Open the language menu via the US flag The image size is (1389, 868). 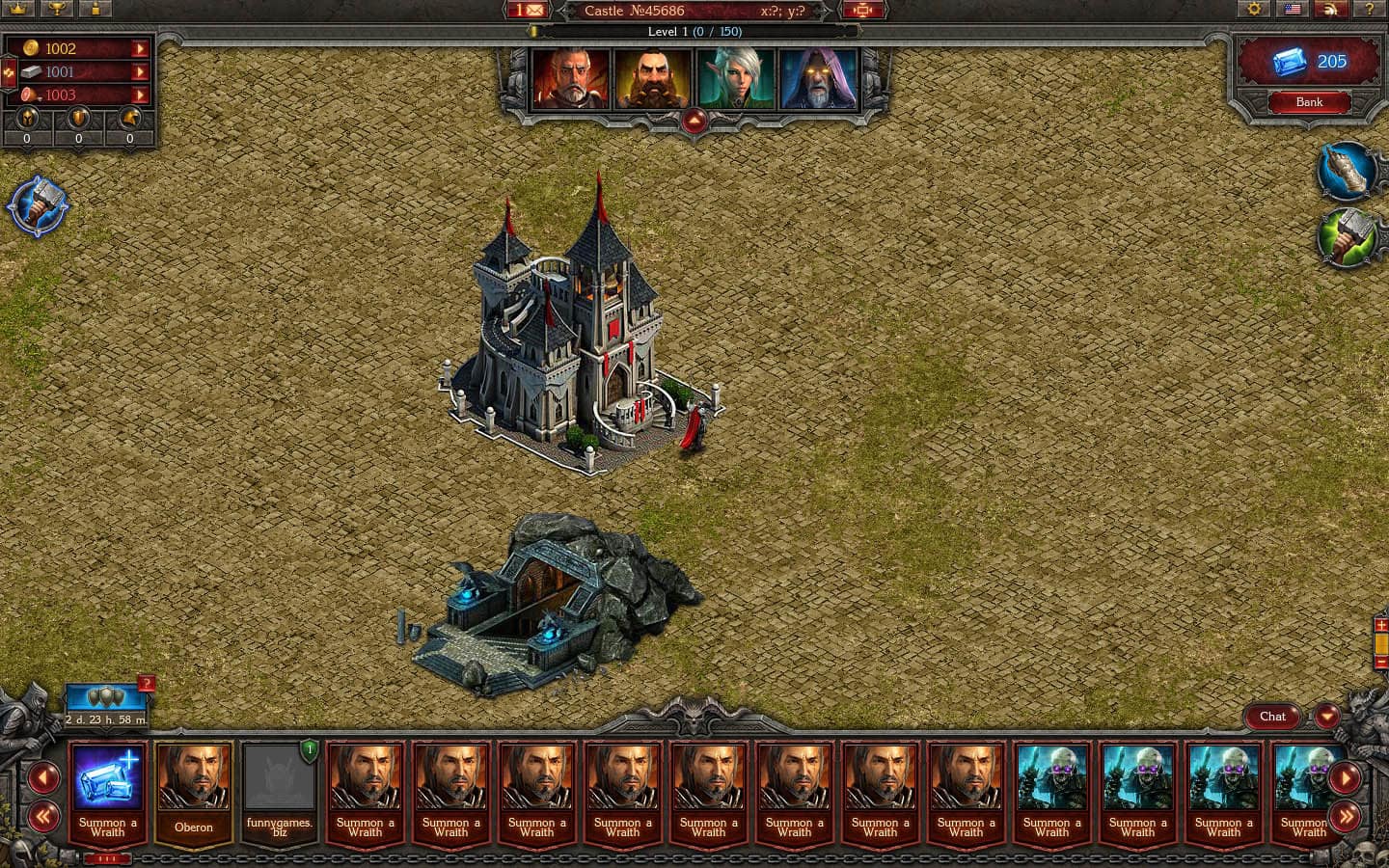pos(1293,10)
